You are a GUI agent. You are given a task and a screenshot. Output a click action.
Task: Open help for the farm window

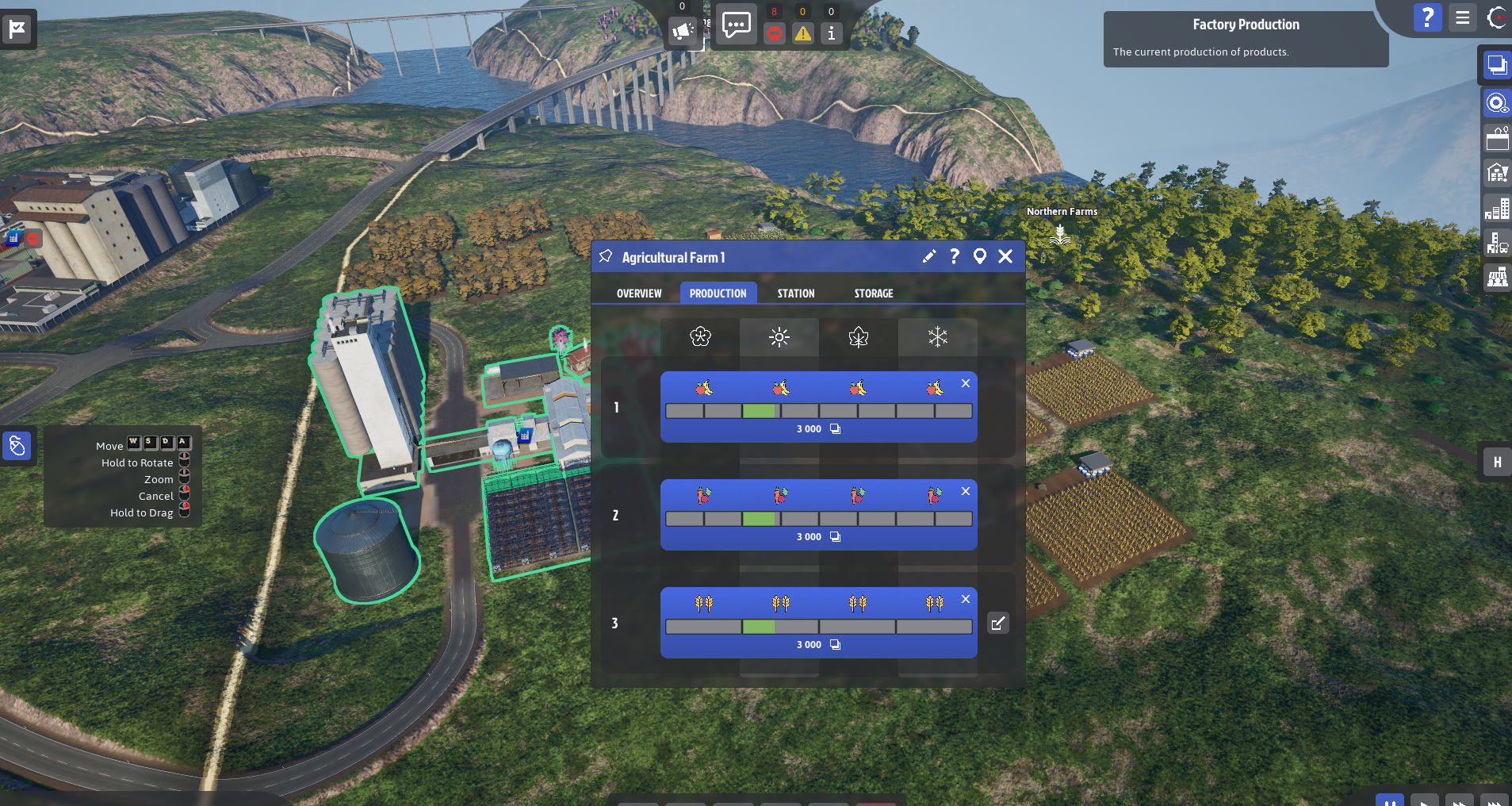click(x=953, y=256)
